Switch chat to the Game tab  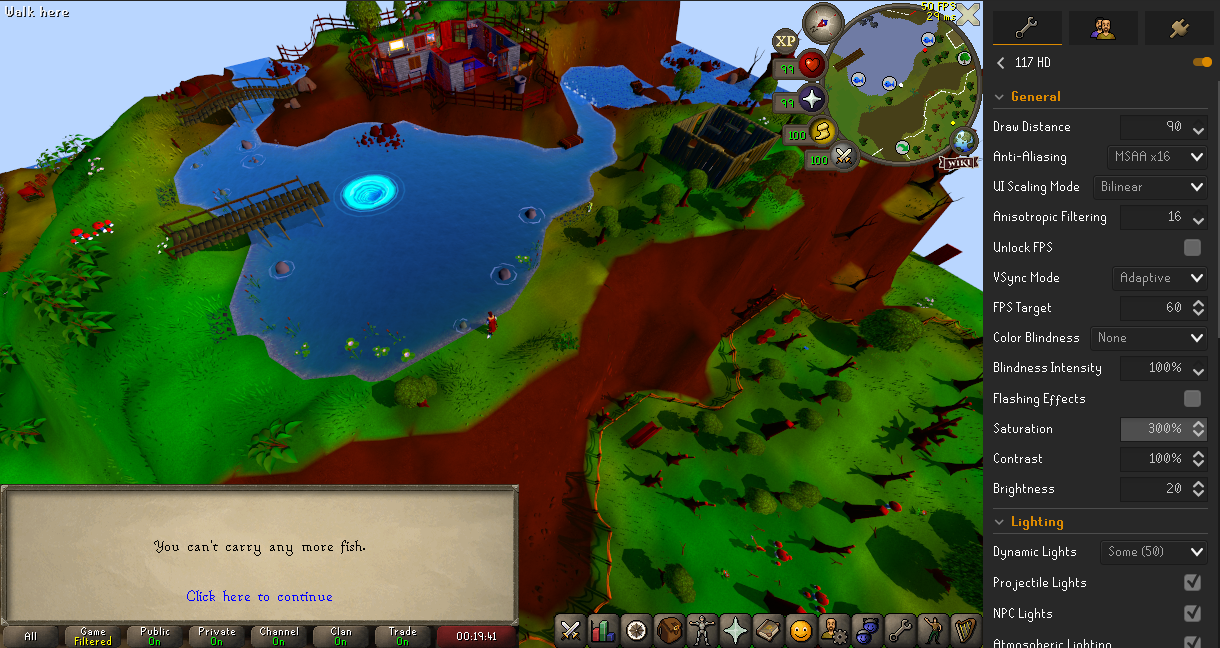click(93, 636)
